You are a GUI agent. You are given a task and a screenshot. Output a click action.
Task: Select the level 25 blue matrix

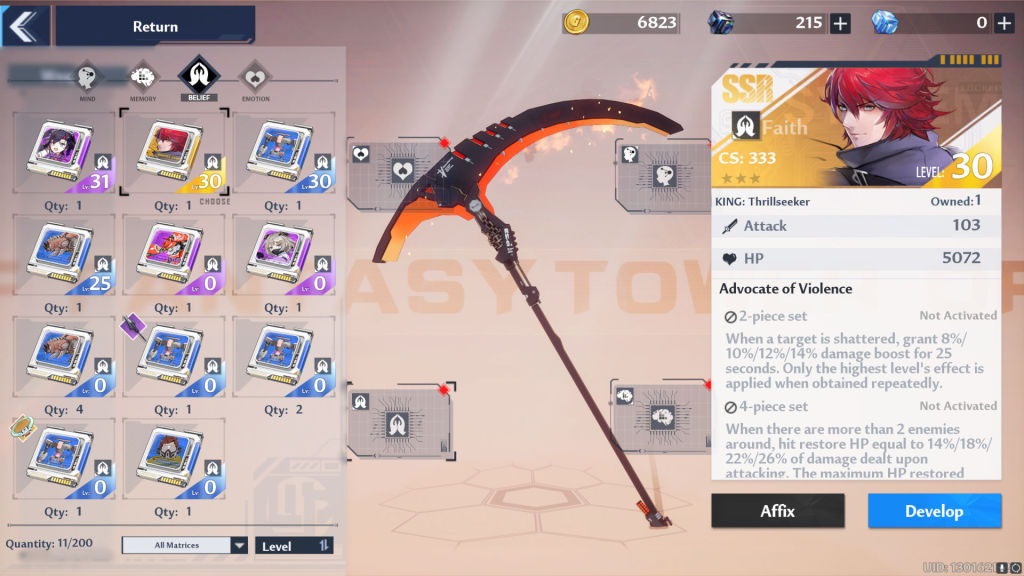[65, 255]
